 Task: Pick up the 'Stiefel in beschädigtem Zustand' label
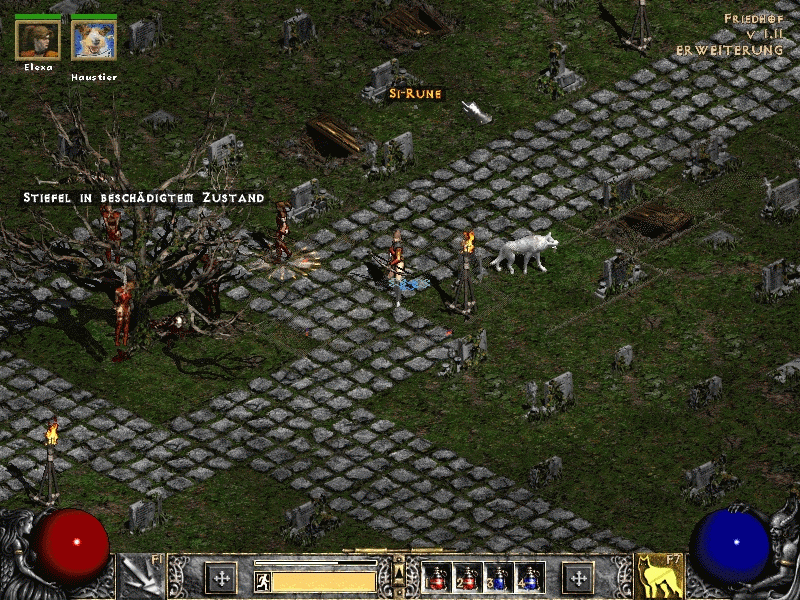tap(144, 198)
